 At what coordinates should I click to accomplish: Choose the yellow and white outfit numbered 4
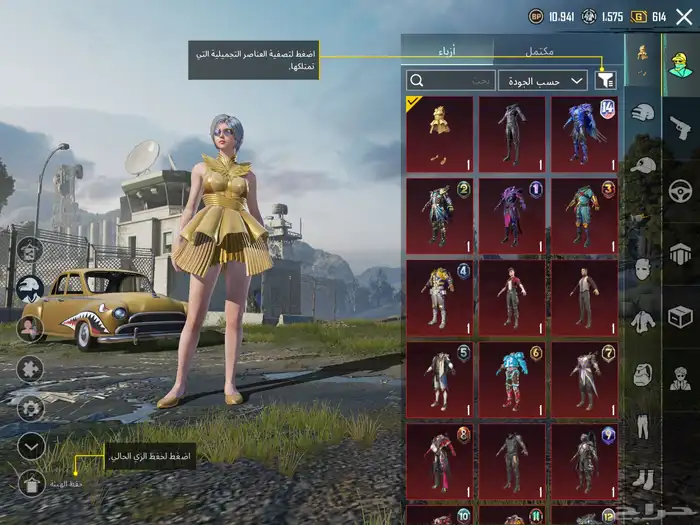440,298
